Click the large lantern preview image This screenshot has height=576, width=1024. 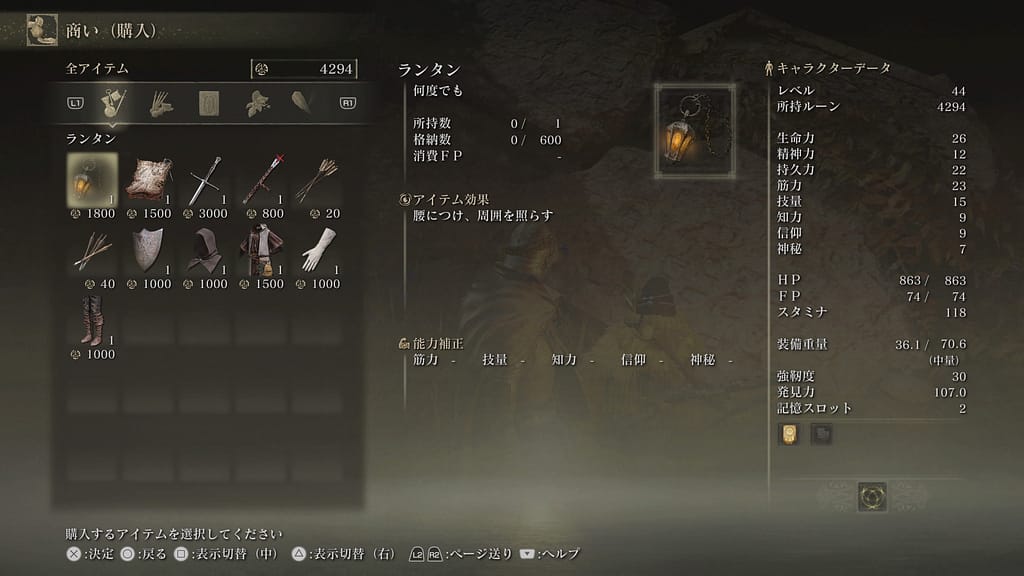[694, 131]
